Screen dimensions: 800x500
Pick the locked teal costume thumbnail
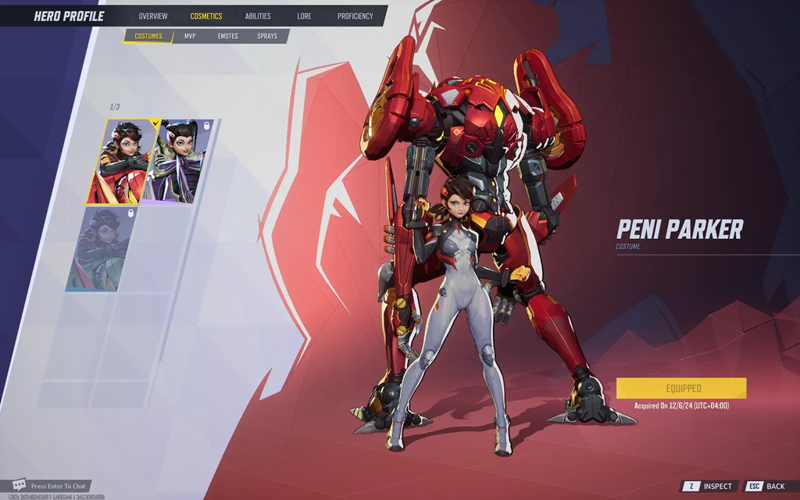point(103,249)
